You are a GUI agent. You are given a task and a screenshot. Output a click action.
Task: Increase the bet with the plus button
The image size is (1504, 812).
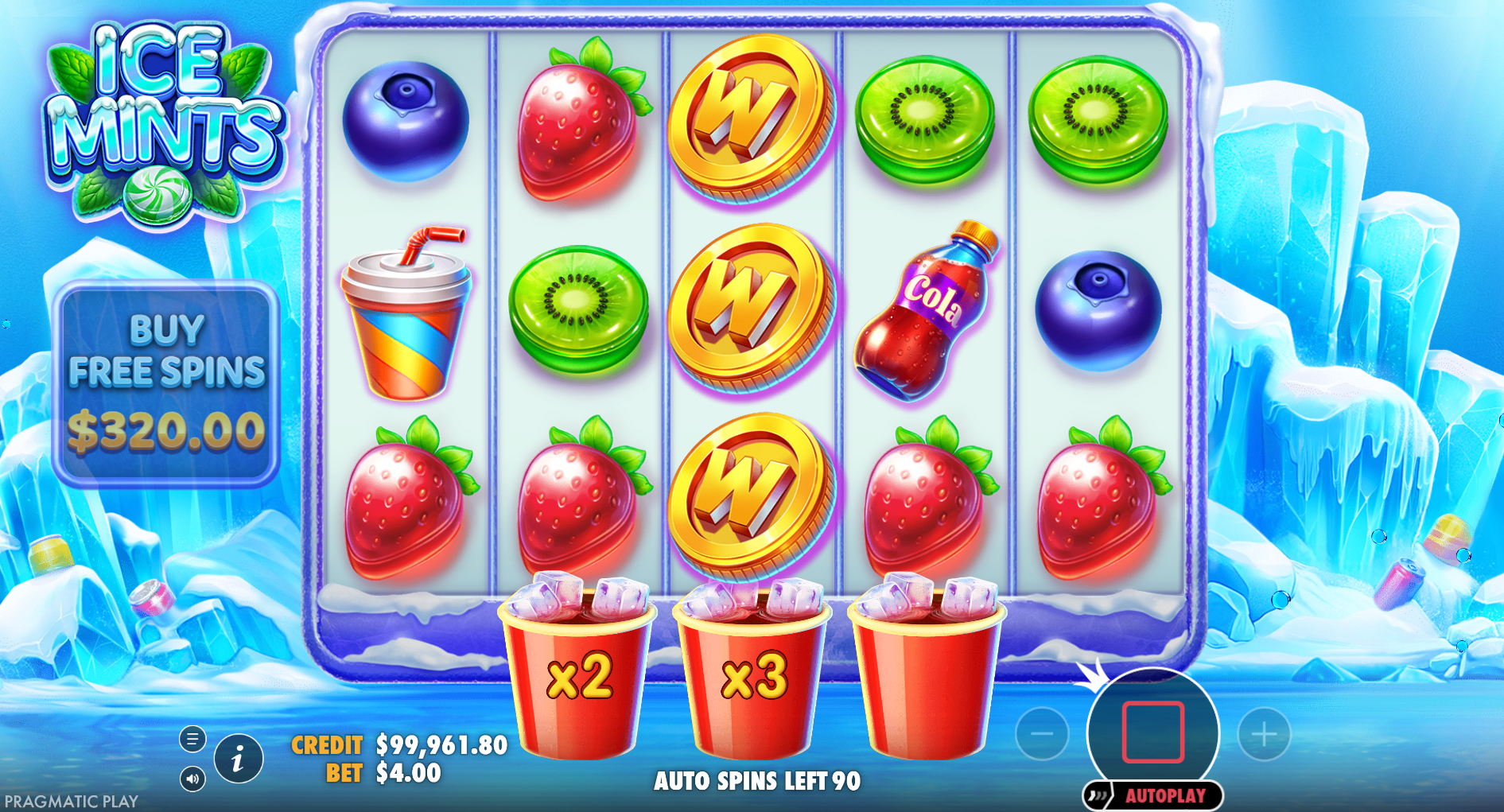[x=1264, y=734]
